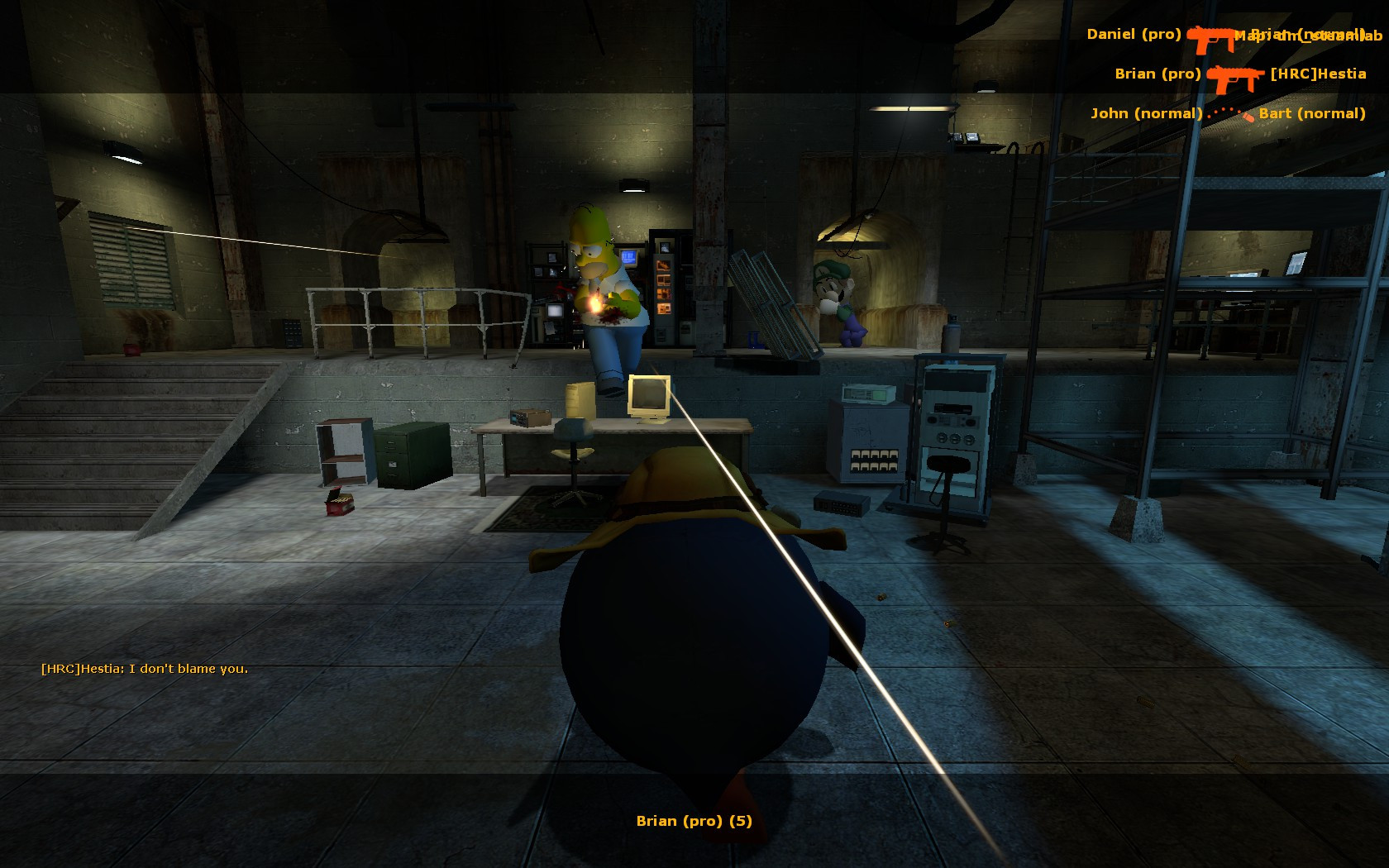Select the green filing cabinet near the stairs
Image resolution: width=1389 pixels, height=868 pixels.
pos(409,455)
